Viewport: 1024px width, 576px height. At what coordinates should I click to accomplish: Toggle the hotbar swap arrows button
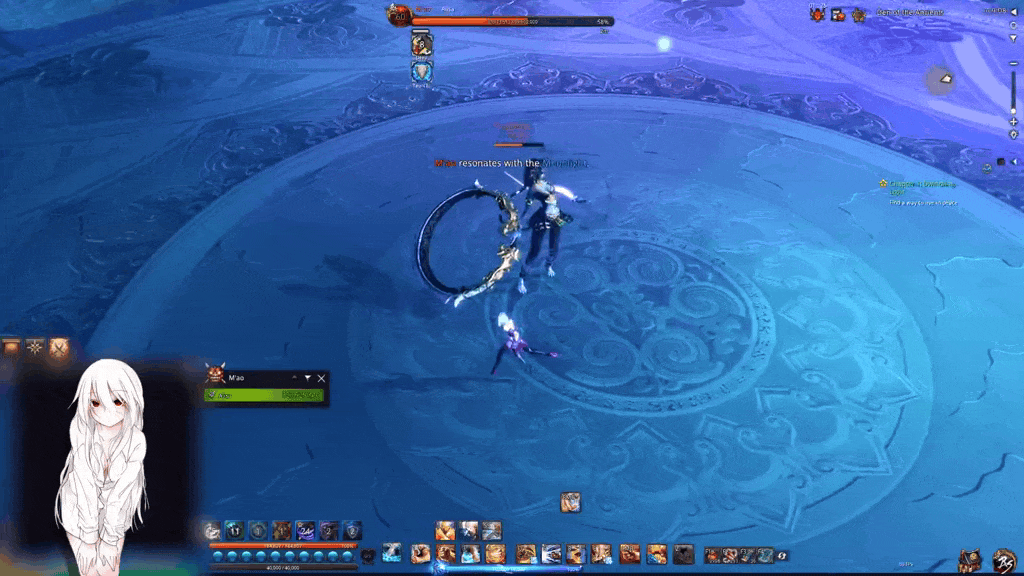782,555
